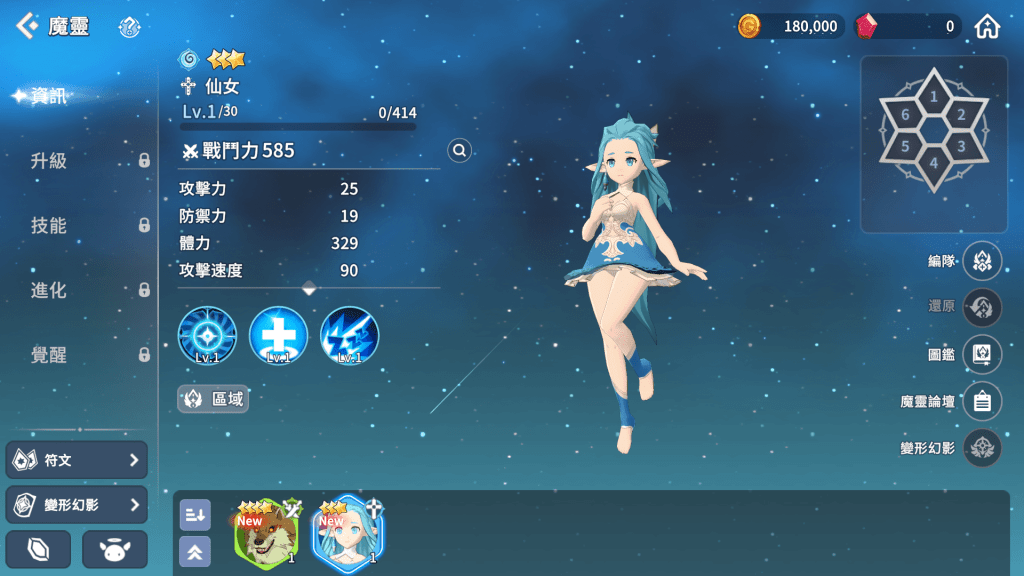Select the werewolf spirit portrait

pyautogui.click(x=266, y=533)
